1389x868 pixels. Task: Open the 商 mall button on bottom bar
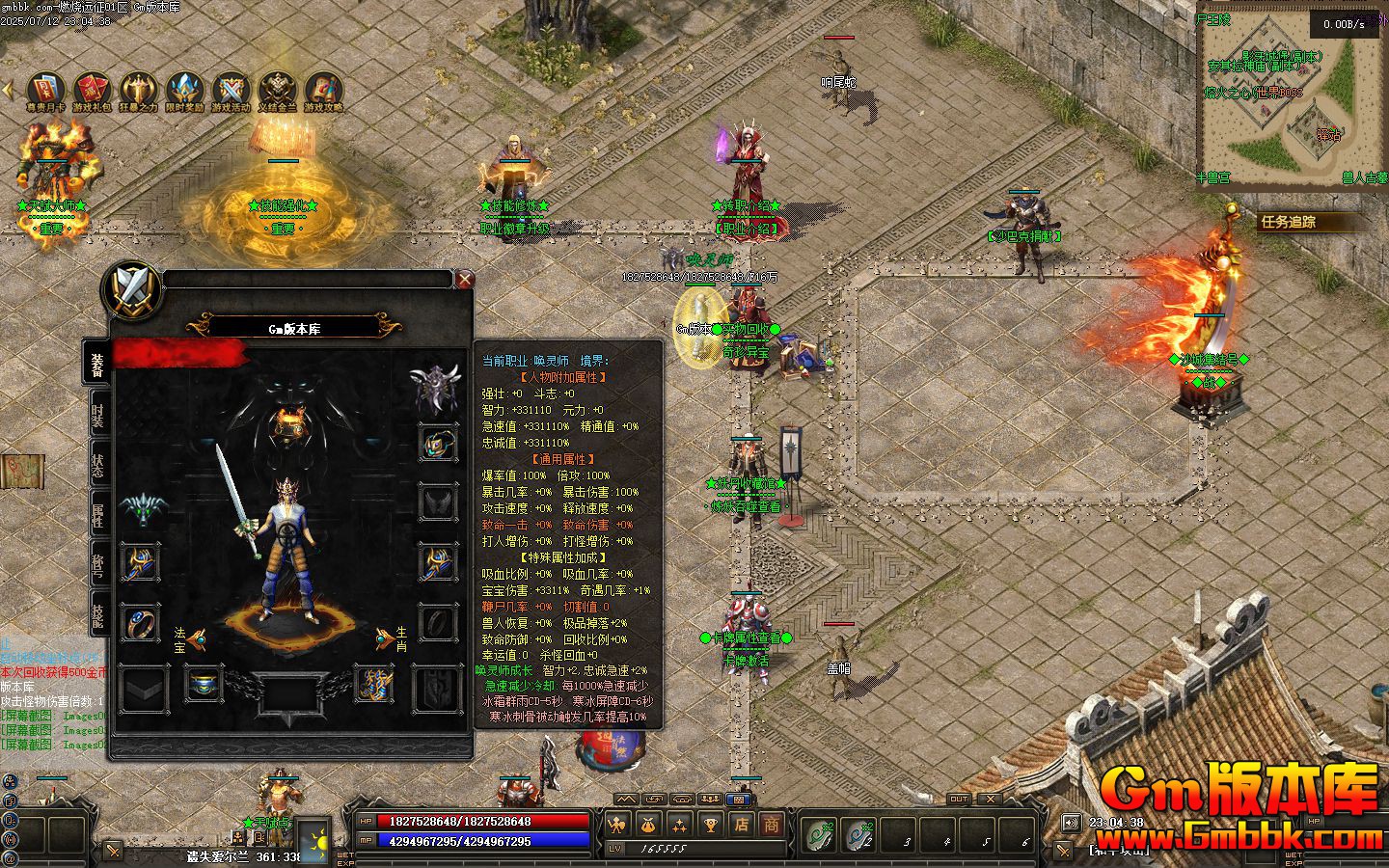pos(771,824)
